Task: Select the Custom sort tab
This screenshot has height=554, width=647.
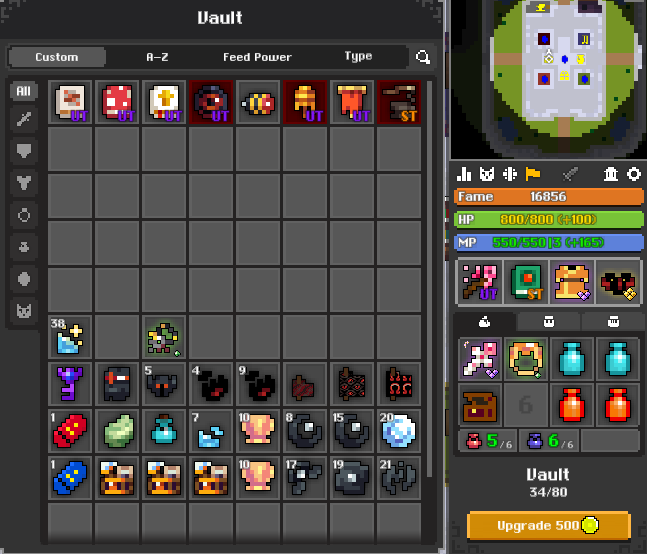Action: (x=57, y=57)
